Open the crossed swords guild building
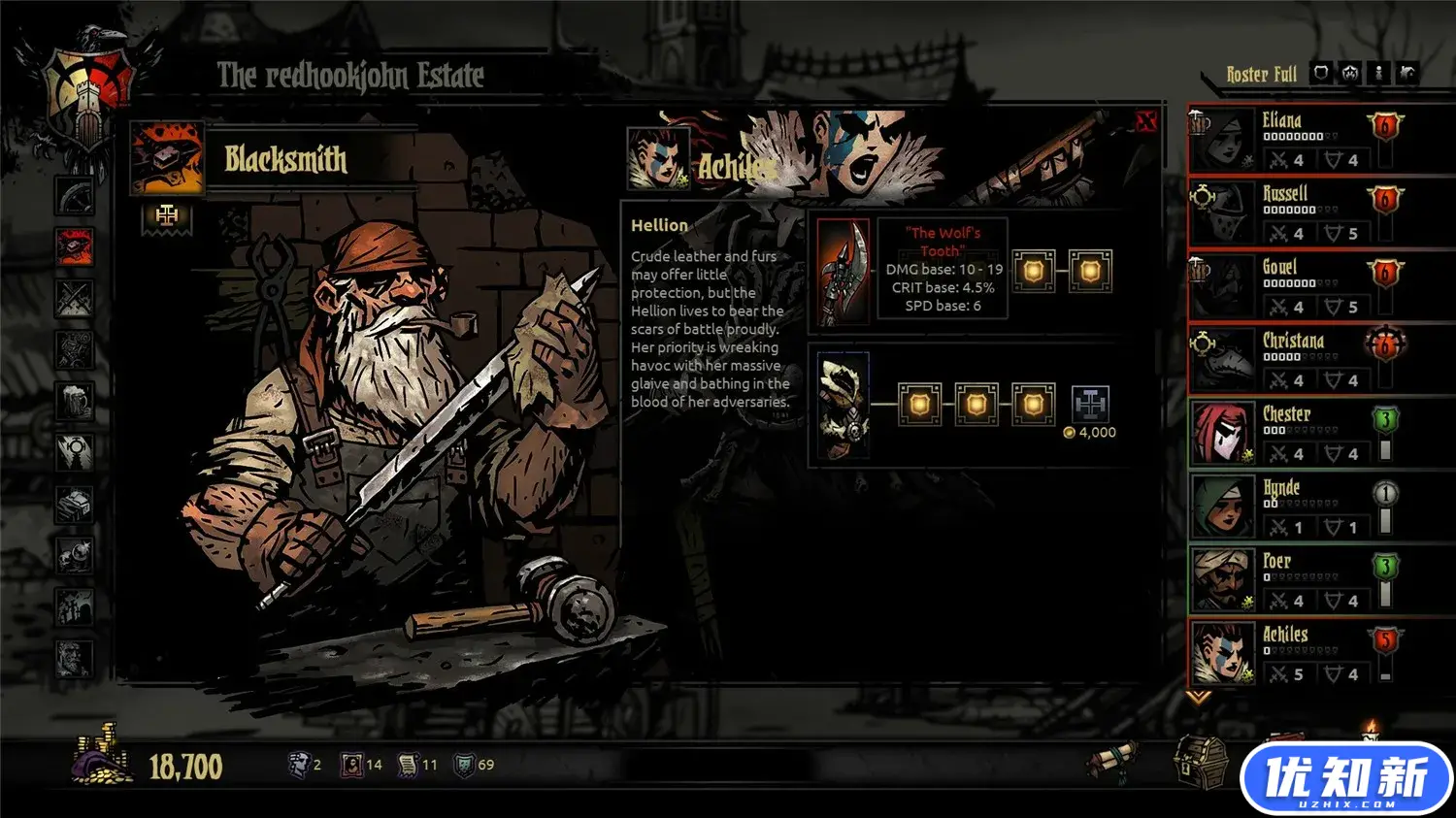The image size is (1456, 818). pos(74,299)
